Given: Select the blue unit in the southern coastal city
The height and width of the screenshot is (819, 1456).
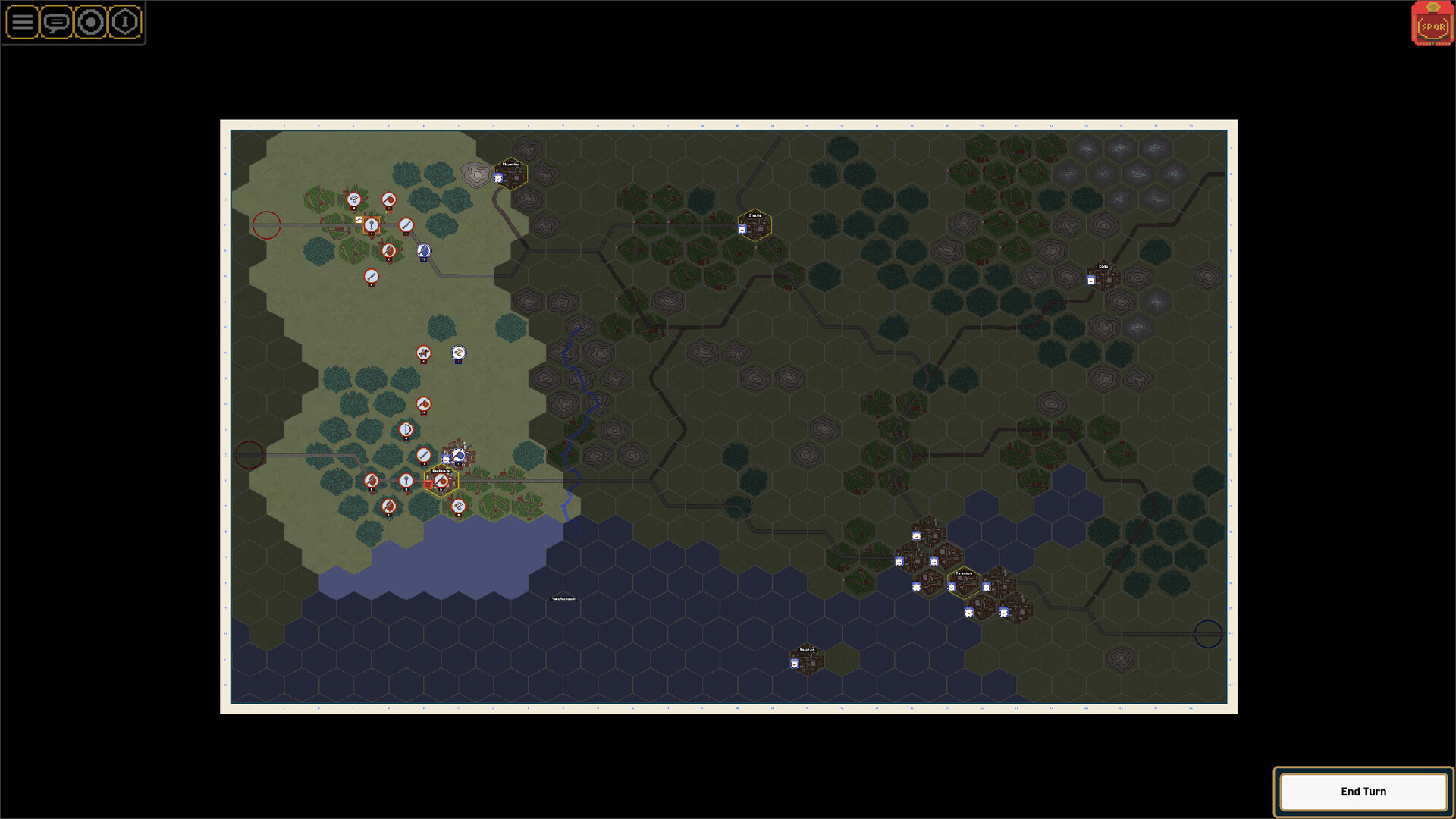Looking at the screenshot, I should (794, 664).
